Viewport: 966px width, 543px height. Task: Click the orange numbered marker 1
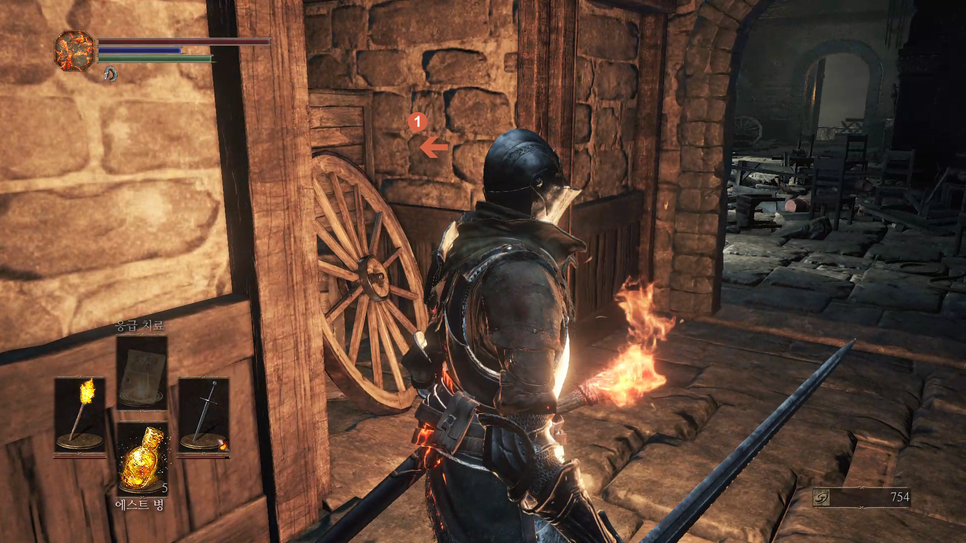417,122
